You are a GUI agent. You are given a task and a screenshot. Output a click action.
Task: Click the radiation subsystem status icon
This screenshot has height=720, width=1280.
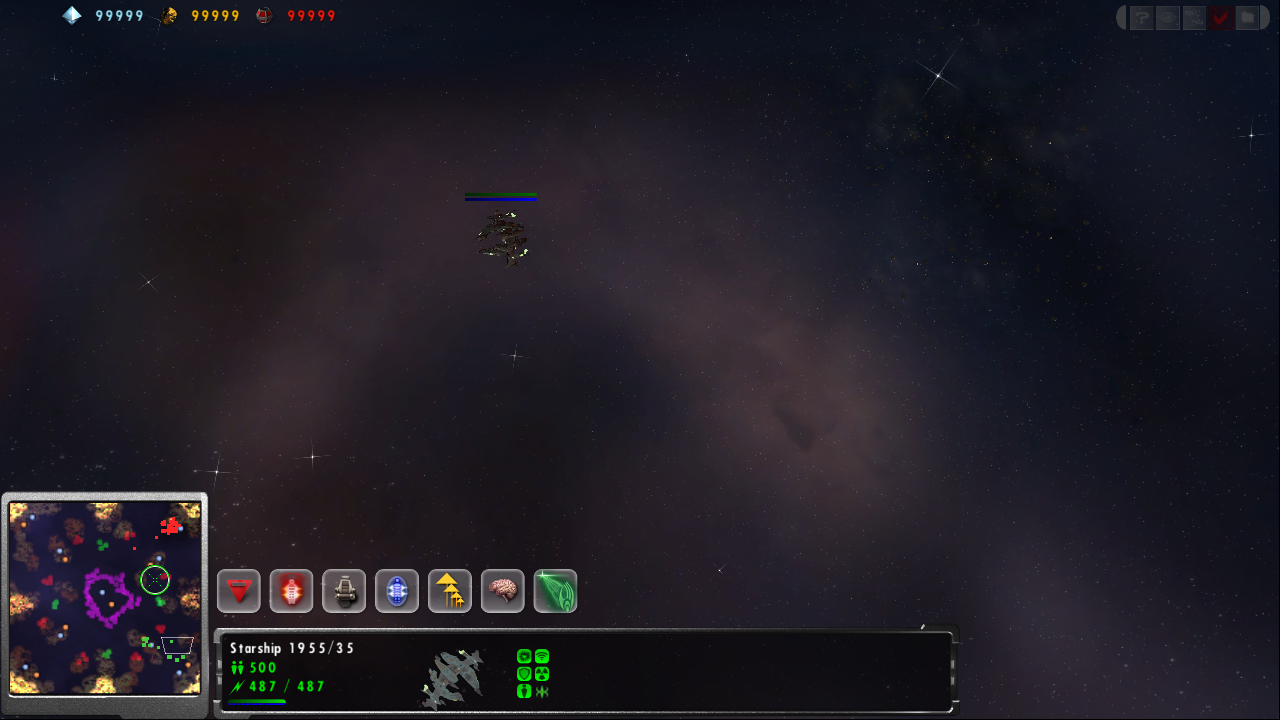[x=541, y=674]
